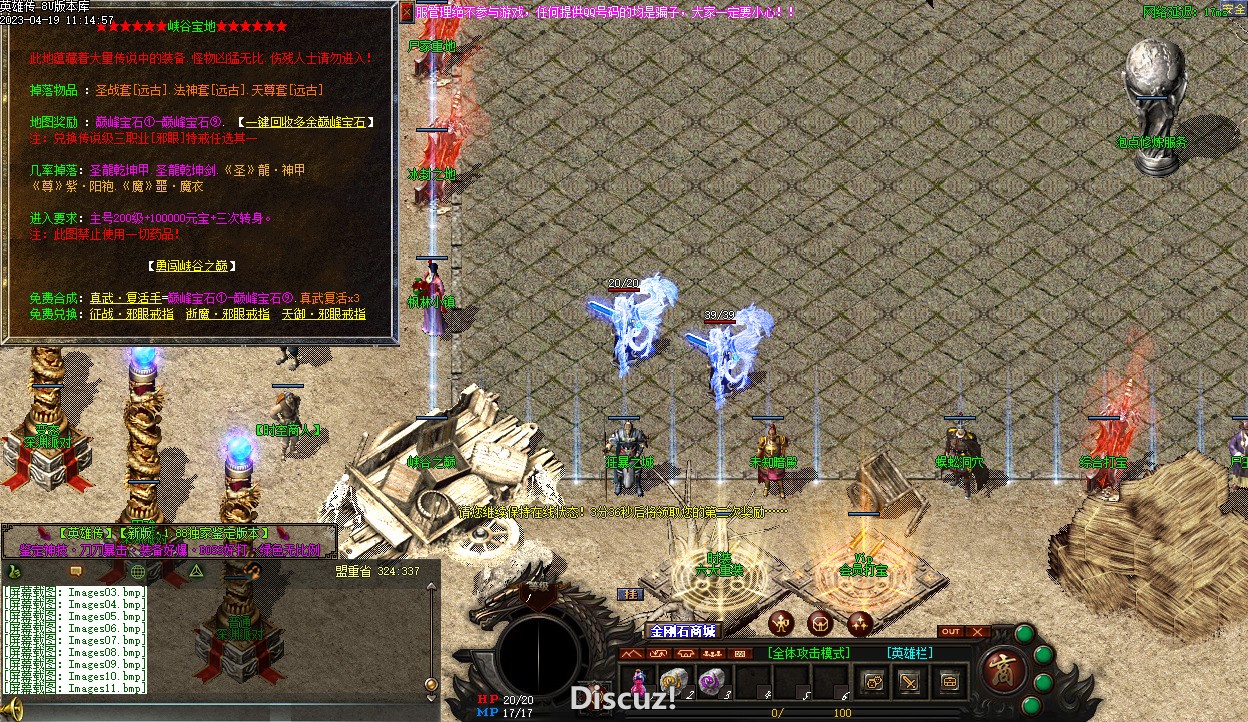The image size is (1248, 722).
Task: Choose the 勇闯峡谷之巅 option
Action: click(197, 266)
